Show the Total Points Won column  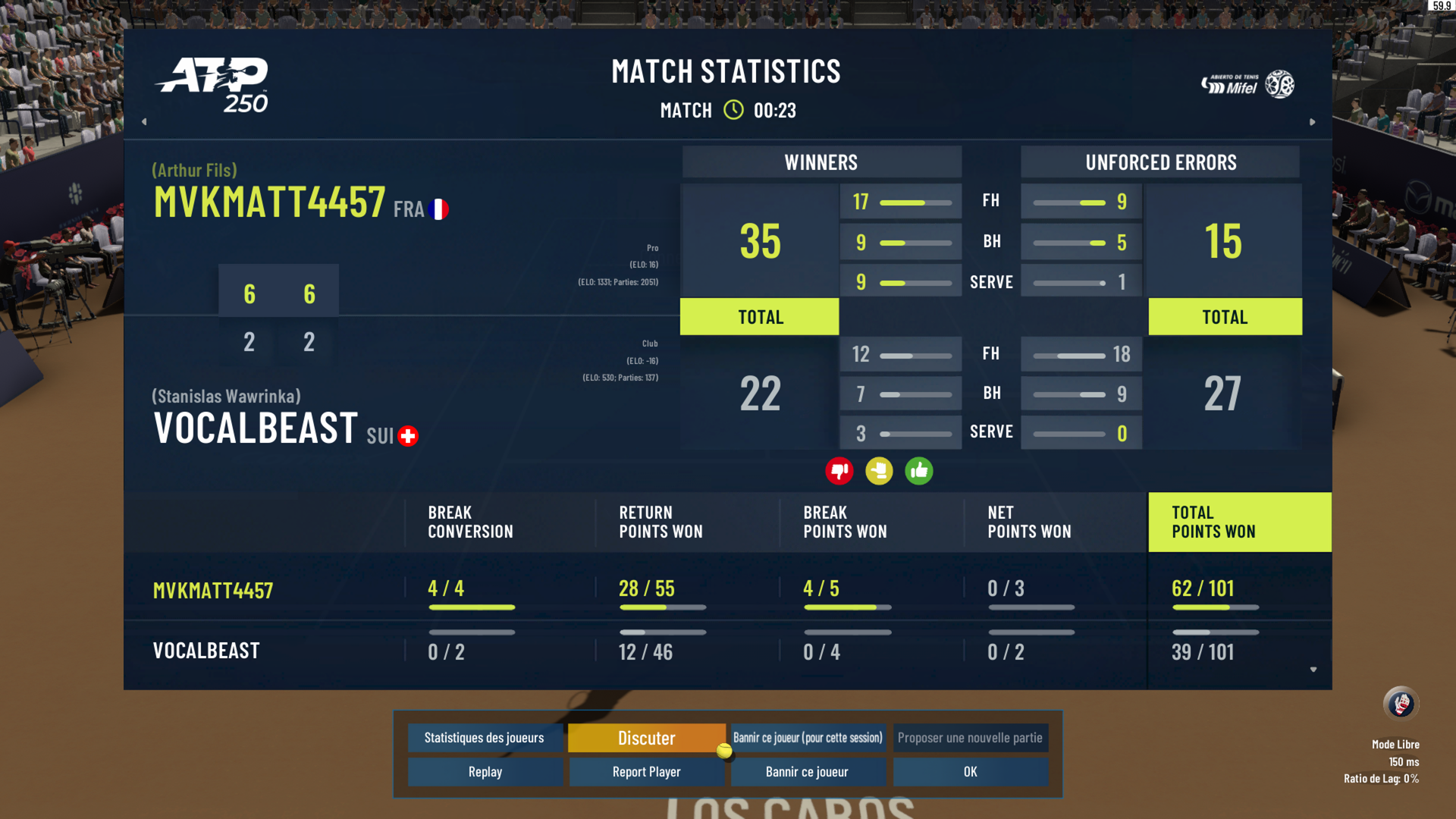(x=1239, y=522)
